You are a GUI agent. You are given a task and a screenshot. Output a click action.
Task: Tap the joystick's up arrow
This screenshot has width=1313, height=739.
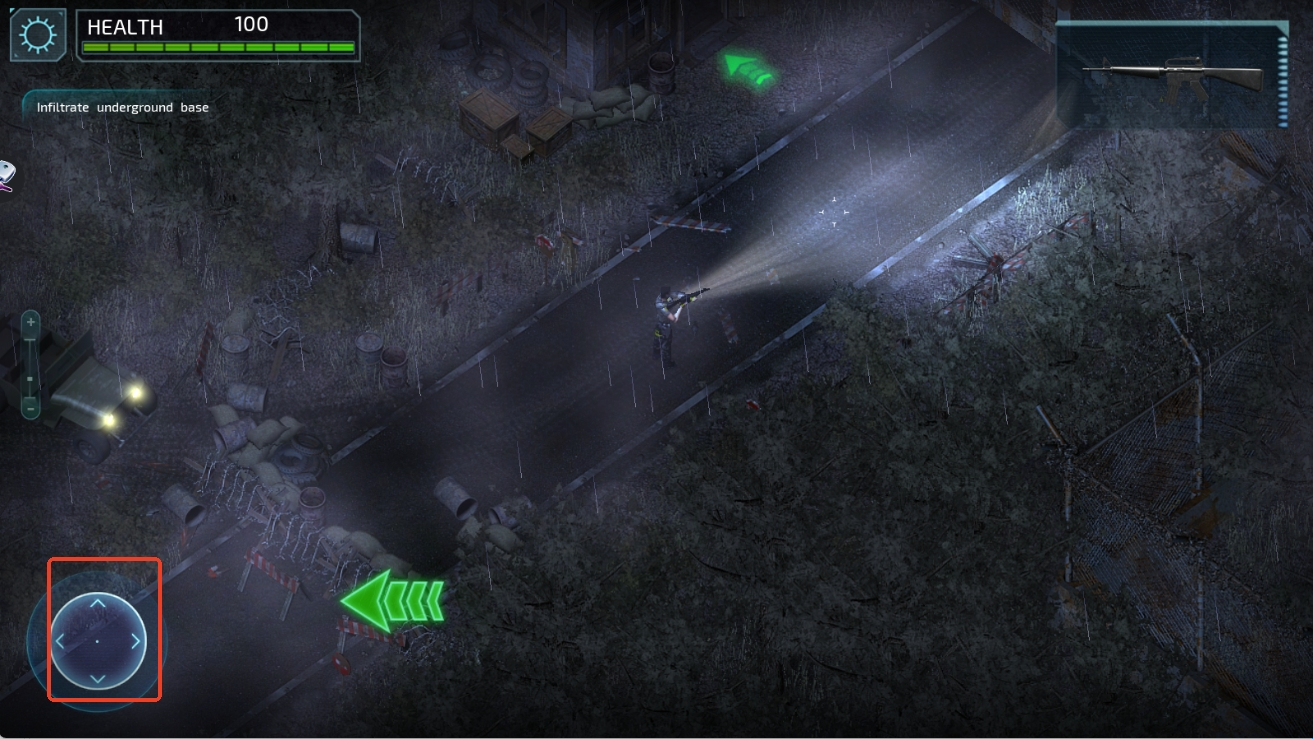click(97, 603)
